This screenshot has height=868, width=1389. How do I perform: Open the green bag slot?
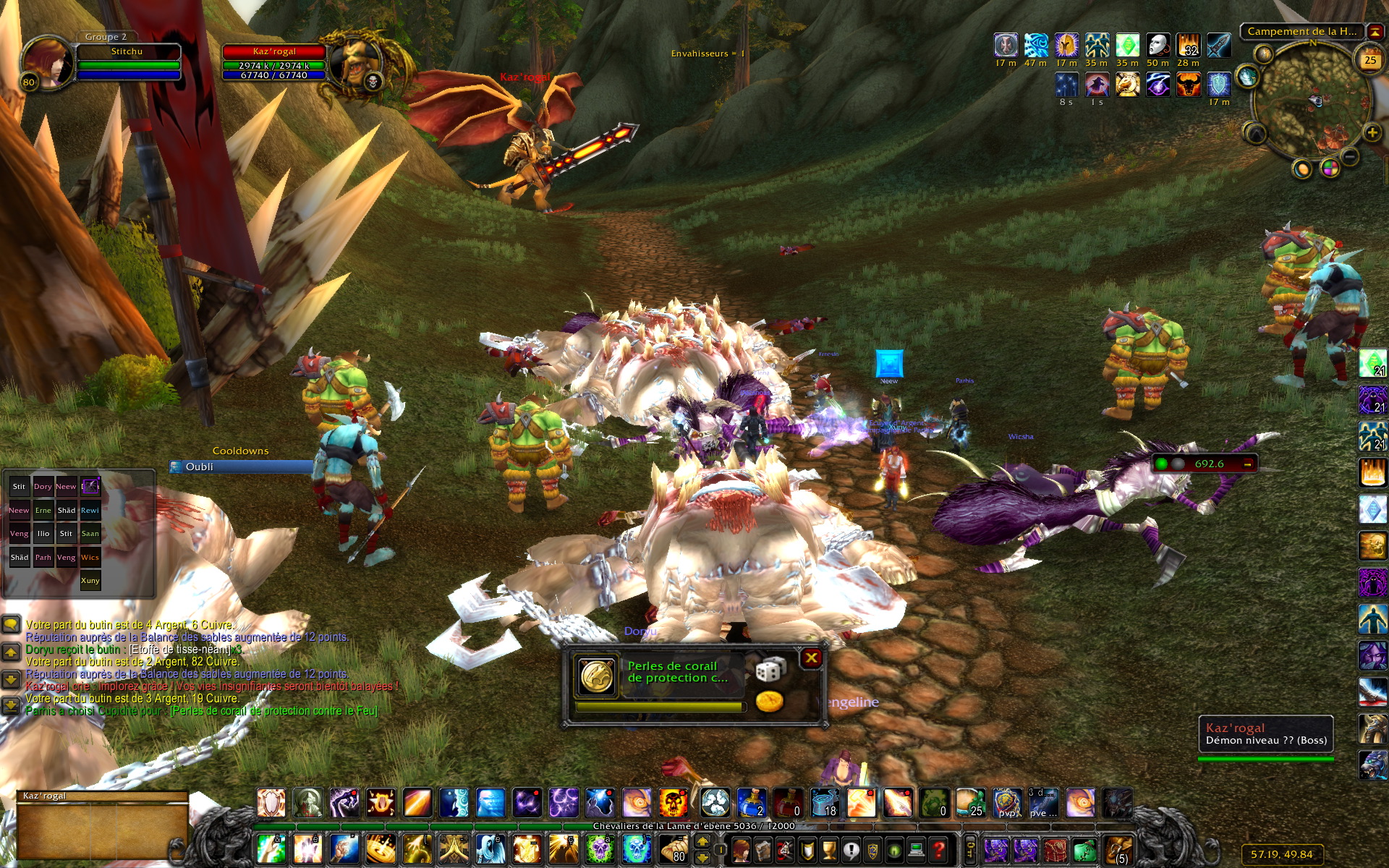pyautogui.click(x=1084, y=848)
